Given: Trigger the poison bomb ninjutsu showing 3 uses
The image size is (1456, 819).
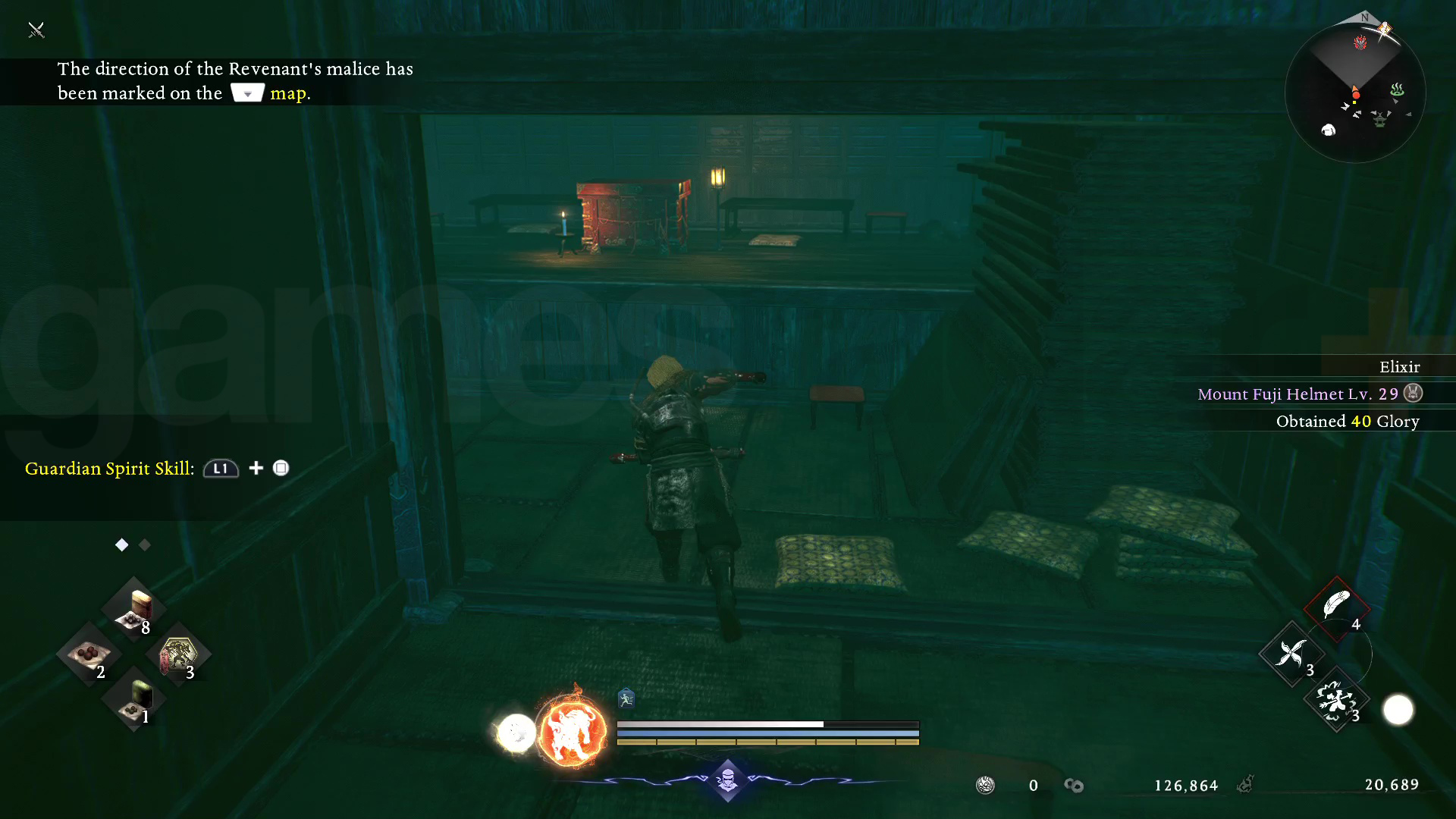Looking at the screenshot, I should coord(1336,701).
